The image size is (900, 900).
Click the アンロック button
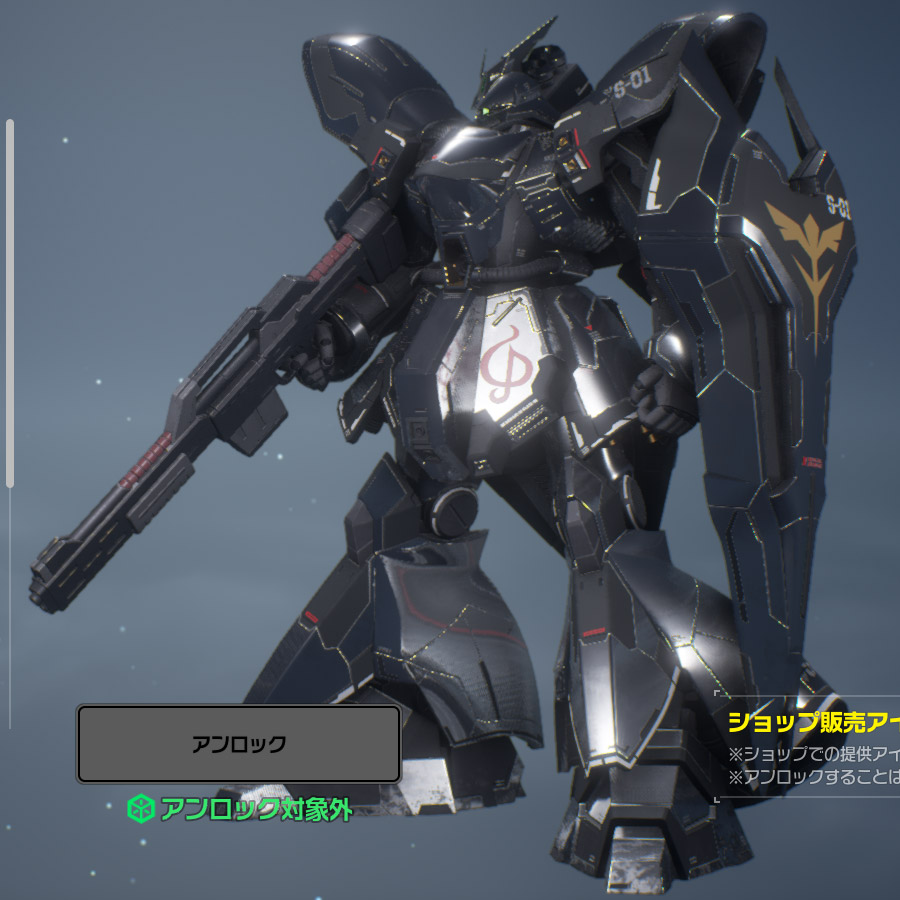point(239,744)
